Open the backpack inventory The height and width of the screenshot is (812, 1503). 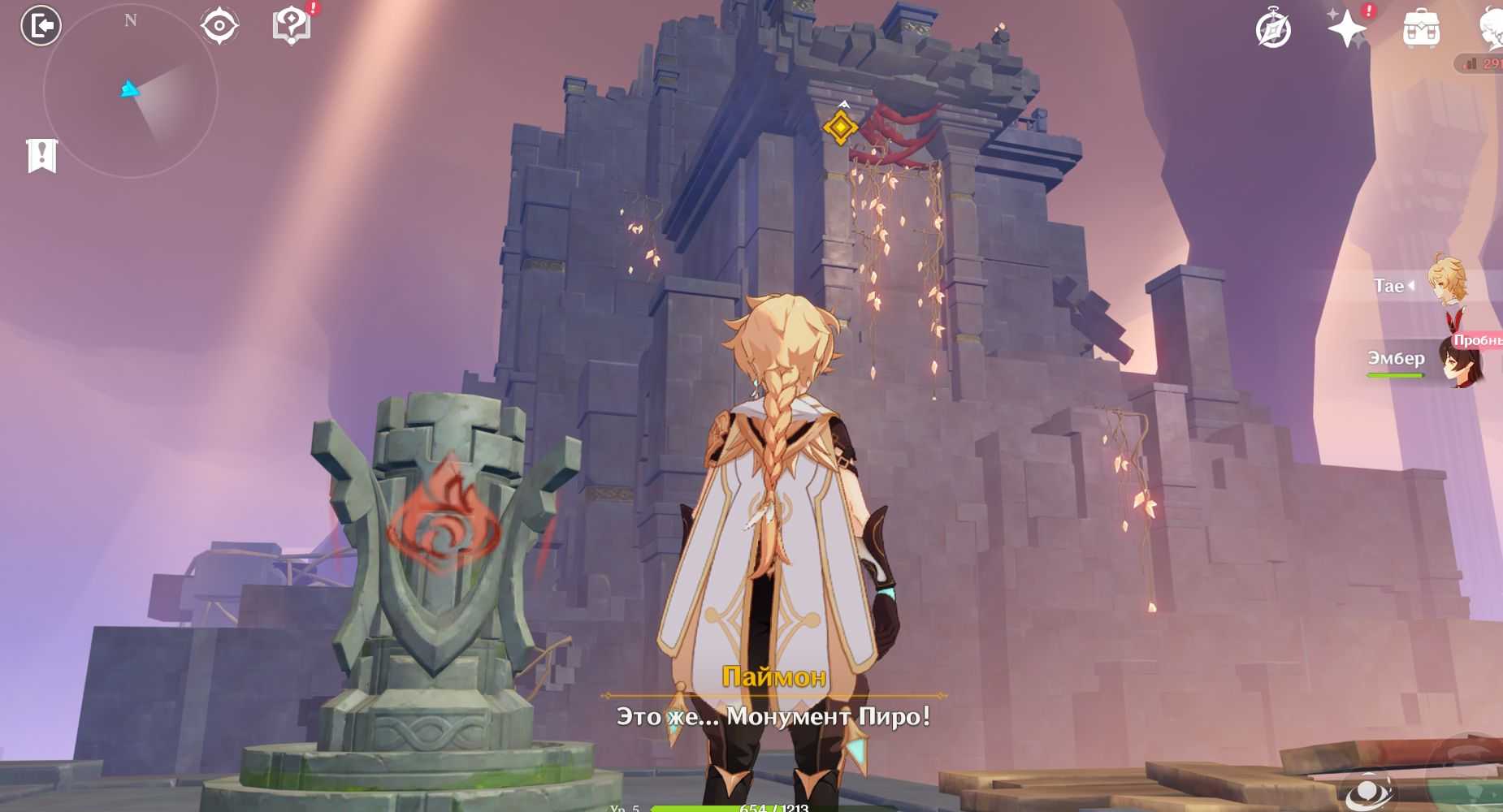[1421, 30]
